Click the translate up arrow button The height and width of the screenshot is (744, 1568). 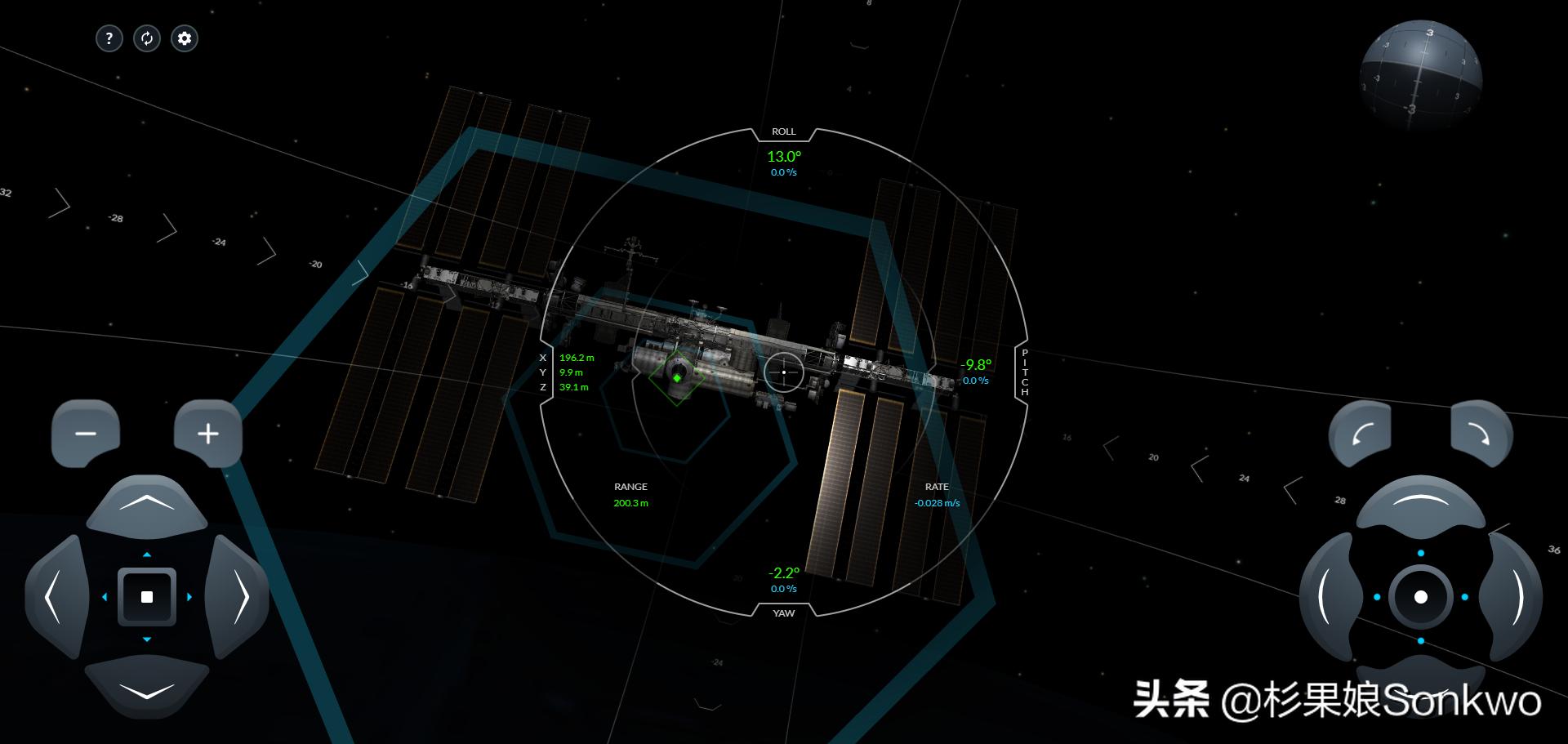pos(147,506)
